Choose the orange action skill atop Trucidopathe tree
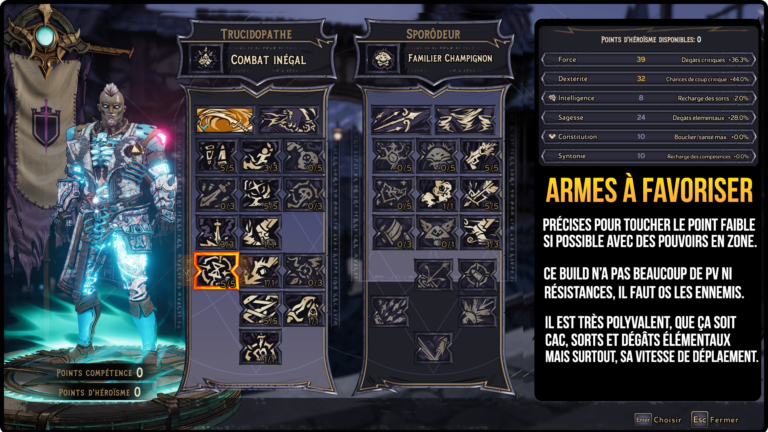Screen dimensions: 768x432 pos(224,120)
